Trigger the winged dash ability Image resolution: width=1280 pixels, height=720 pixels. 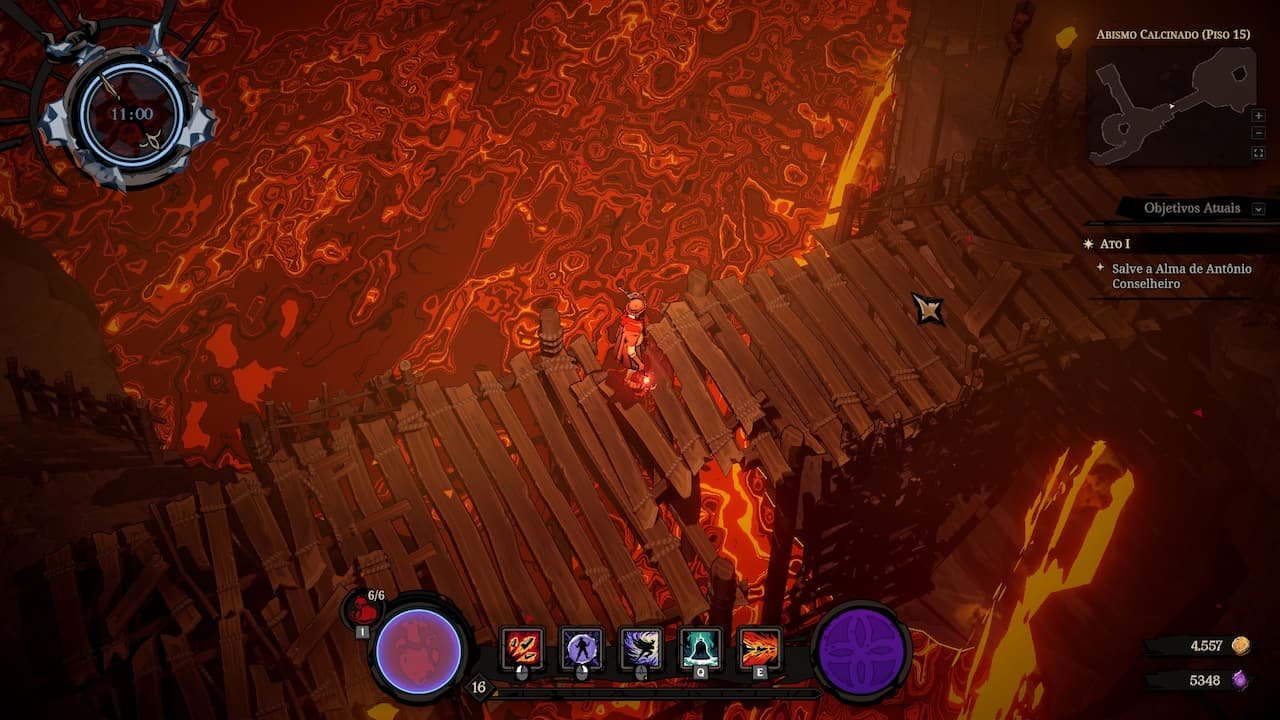641,647
